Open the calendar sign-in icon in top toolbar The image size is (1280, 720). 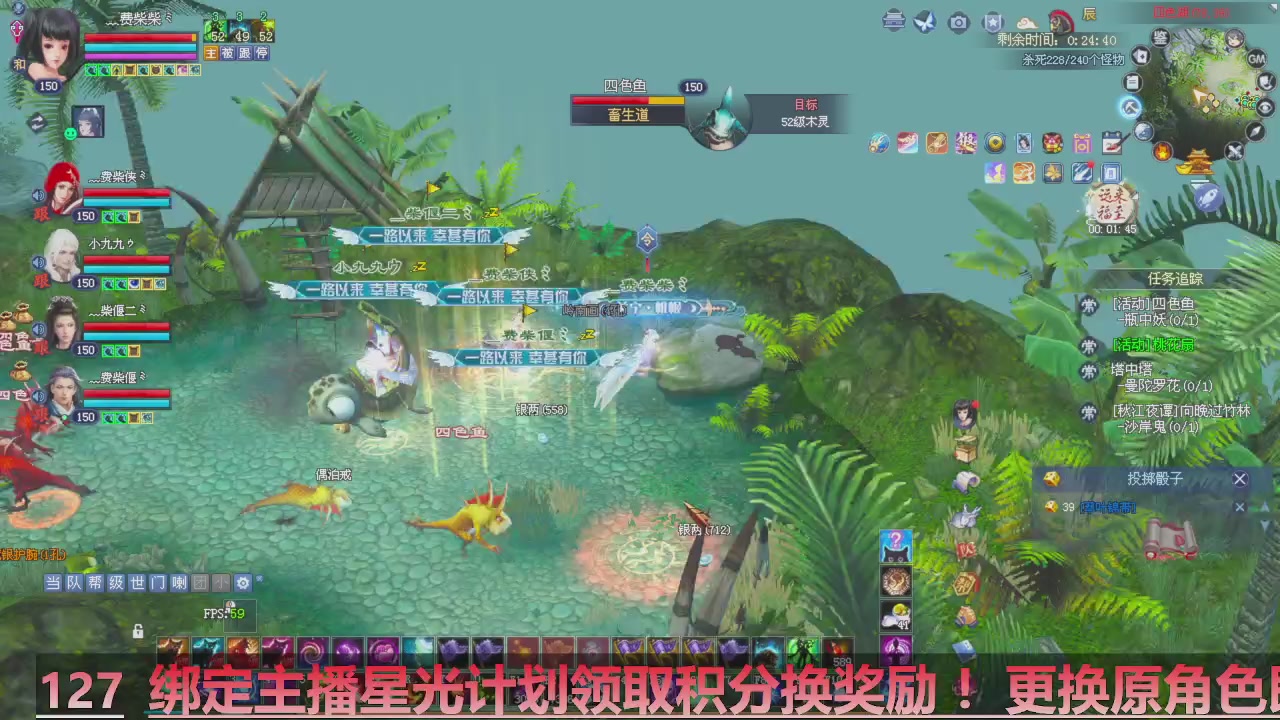(1112, 142)
